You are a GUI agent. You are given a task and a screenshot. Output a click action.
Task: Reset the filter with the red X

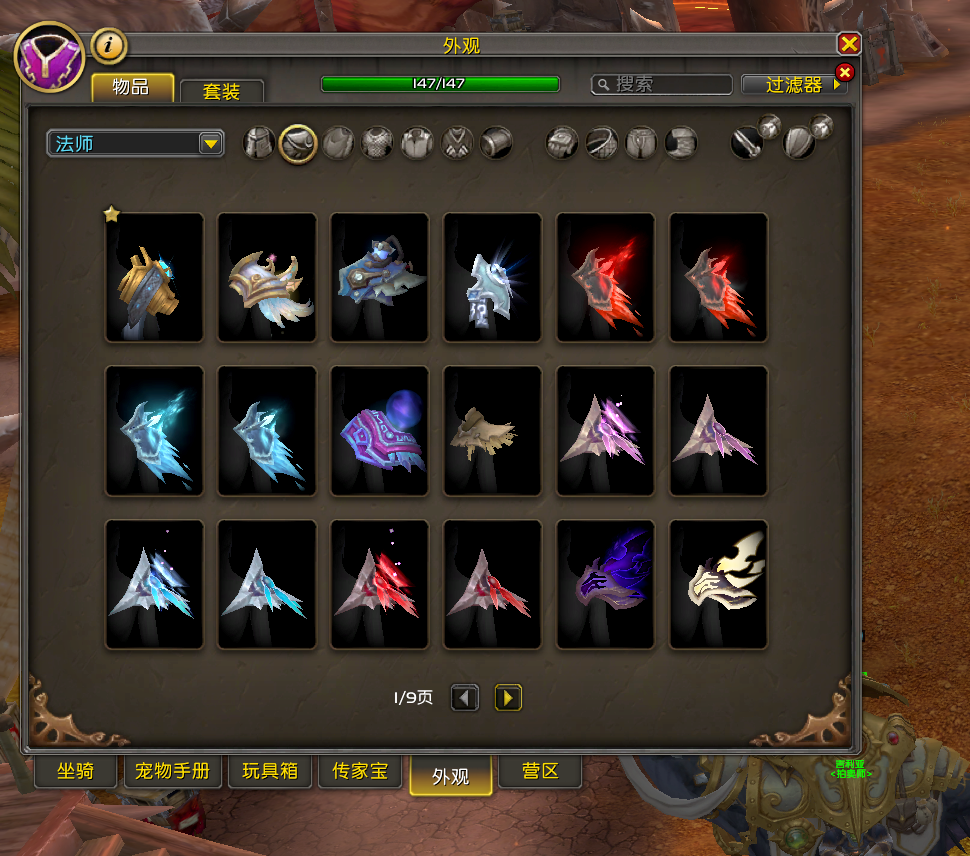(x=844, y=72)
